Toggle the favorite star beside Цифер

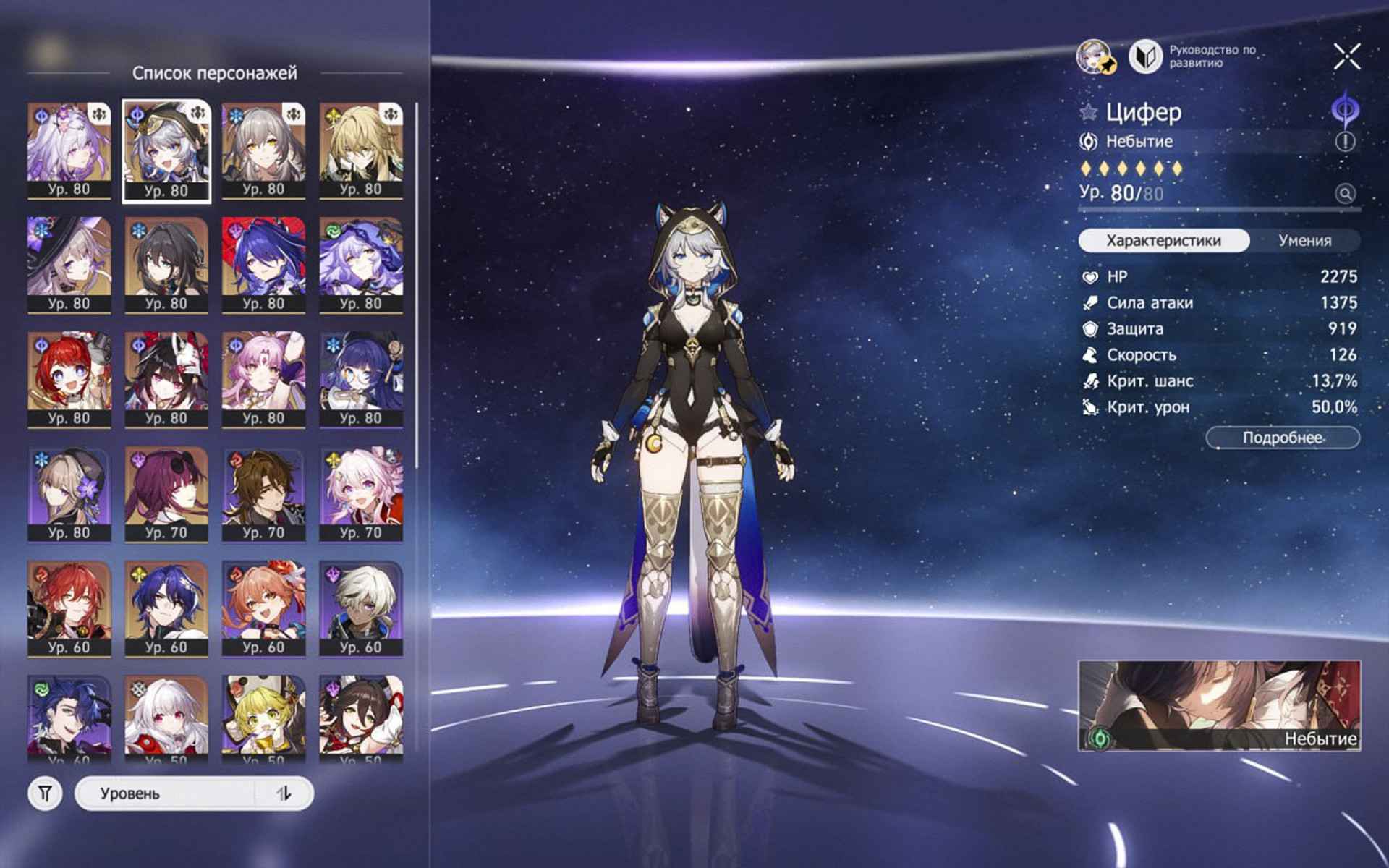[x=1089, y=112]
